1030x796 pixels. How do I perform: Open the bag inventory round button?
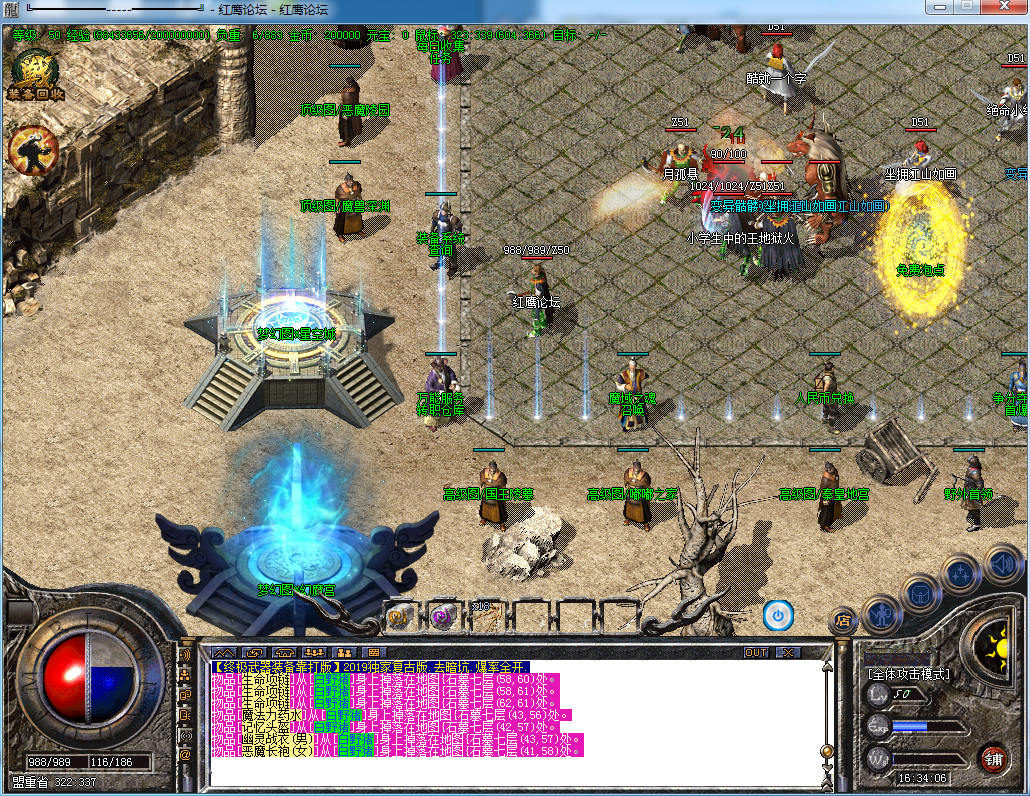click(921, 593)
